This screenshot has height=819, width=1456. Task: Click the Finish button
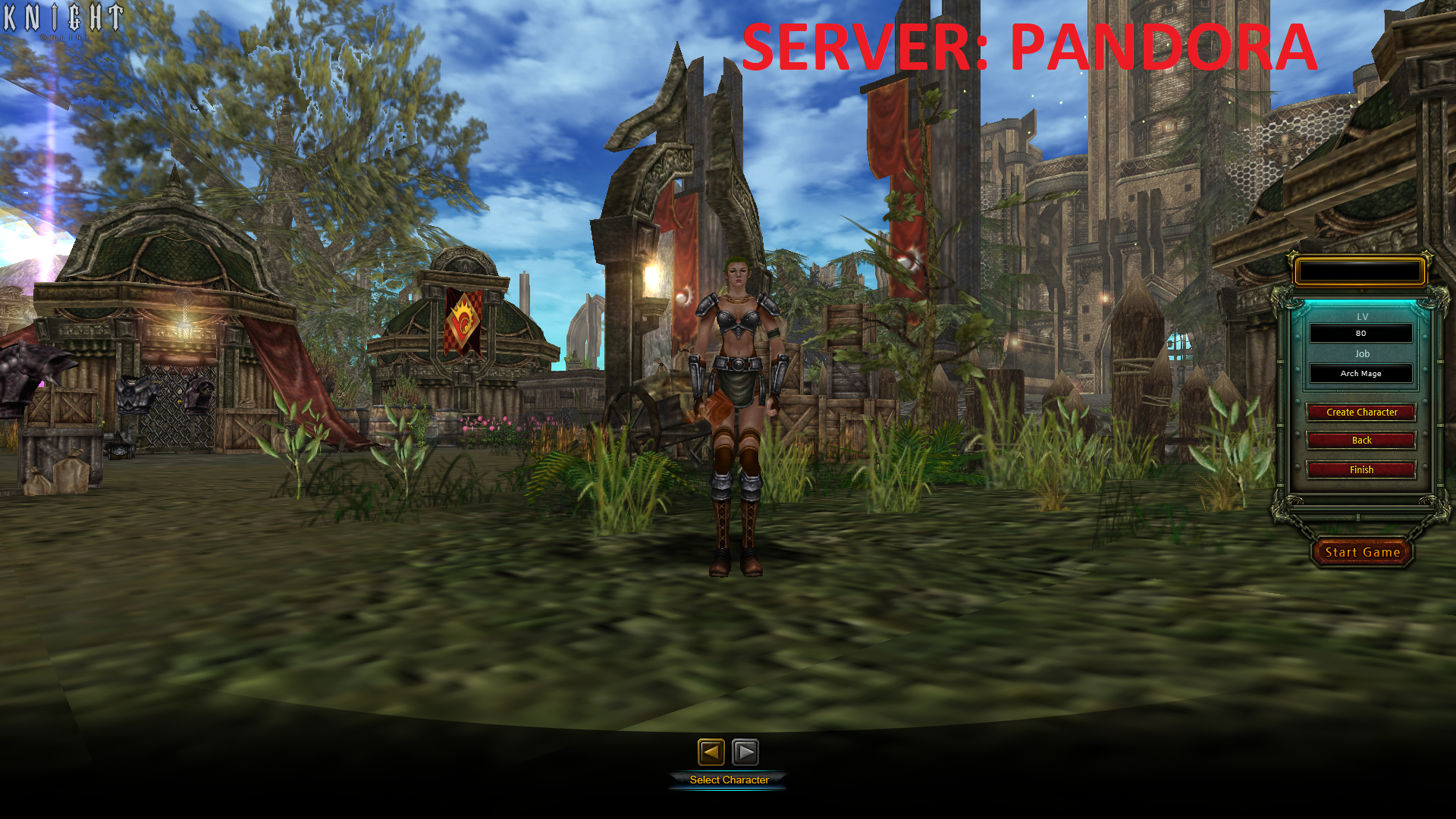point(1360,469)
